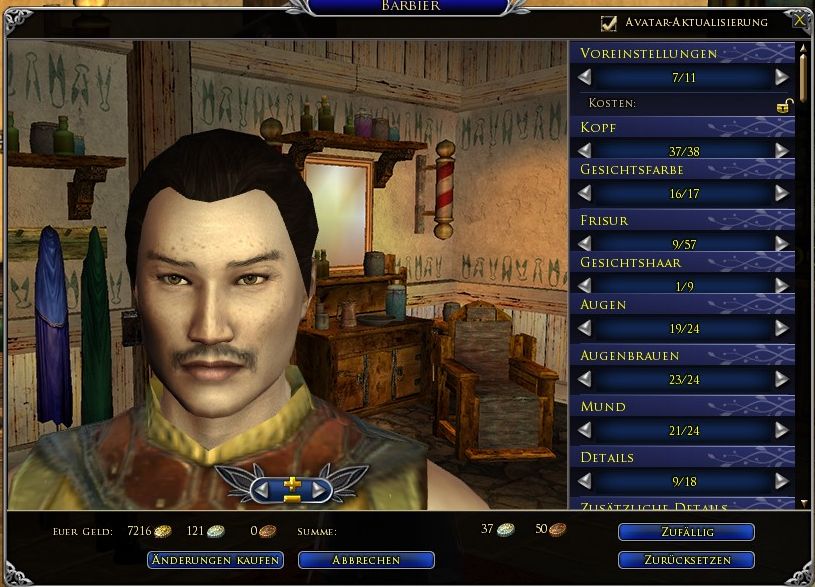This screenshot has height=587, width=815.
Task: Choose previous Frisur hairstyle
Action: coord(585,243)
